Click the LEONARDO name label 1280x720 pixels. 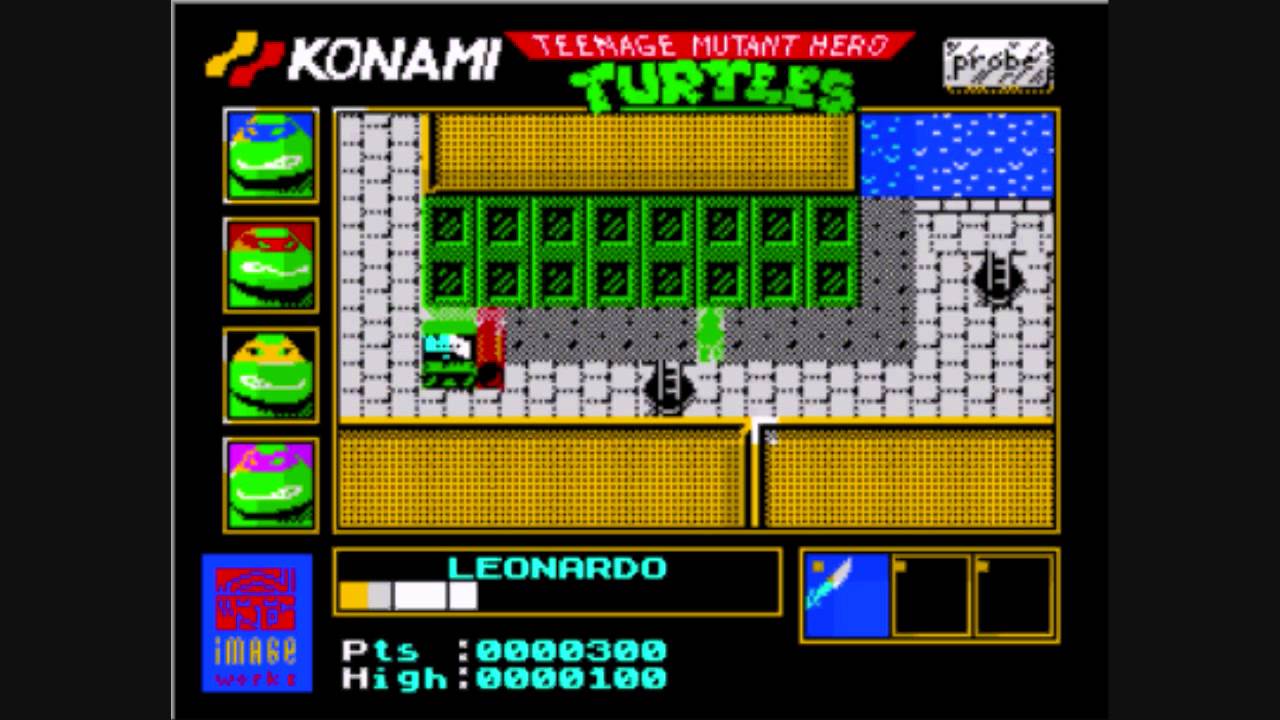556,567
